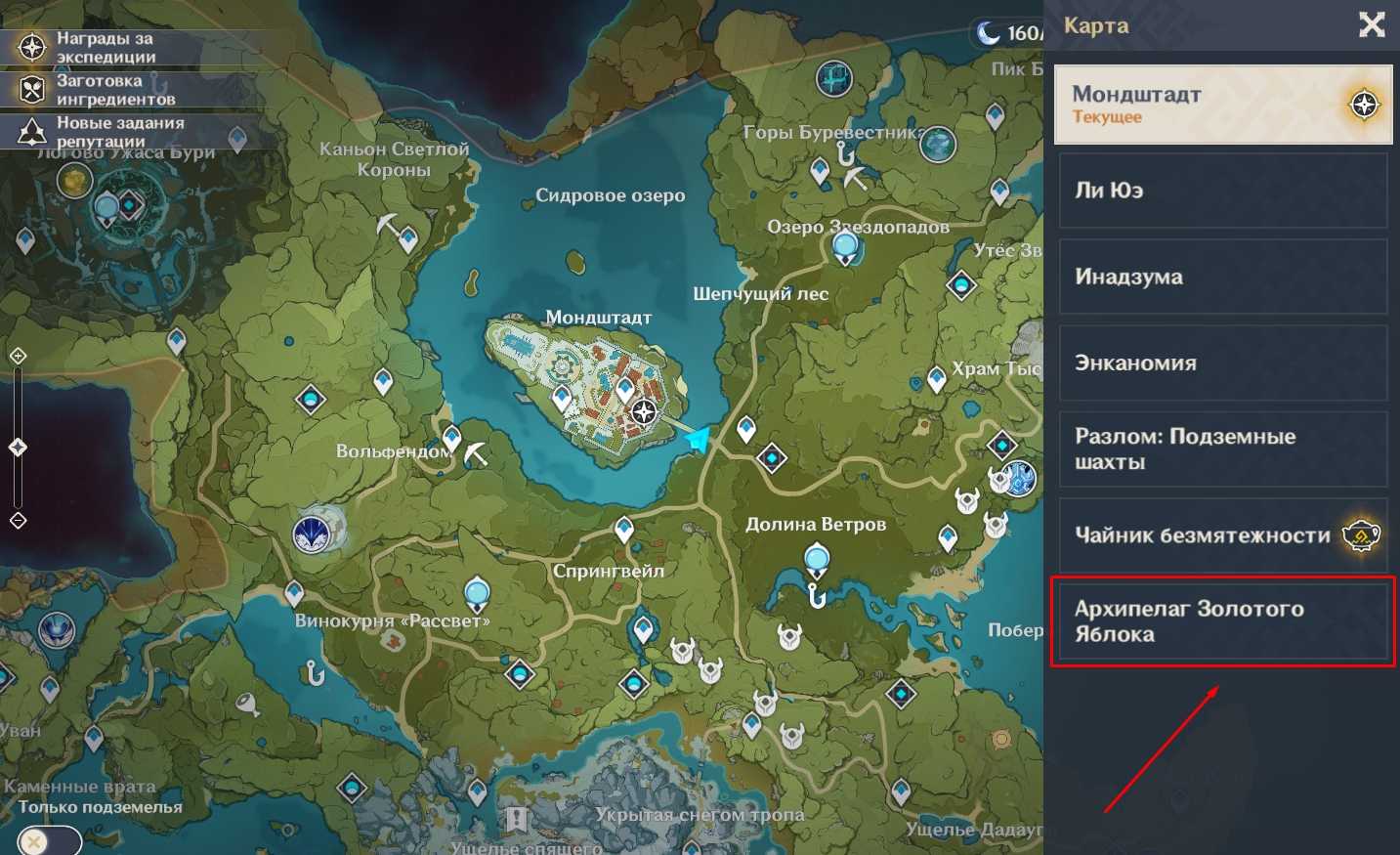Select the Mondstadt city Statue of the Seven marker
Screen dimensions: 1400x855
(x=644, y=412)
